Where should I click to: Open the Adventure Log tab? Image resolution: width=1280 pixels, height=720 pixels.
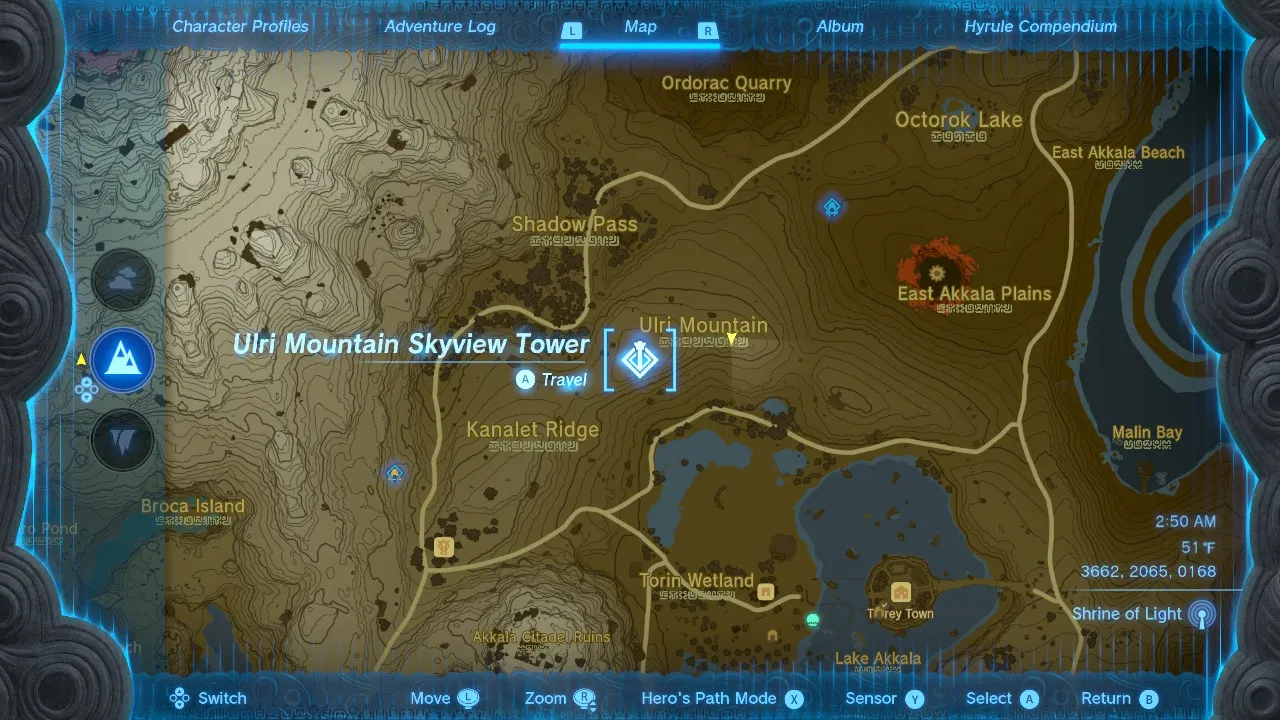point(440,27)
